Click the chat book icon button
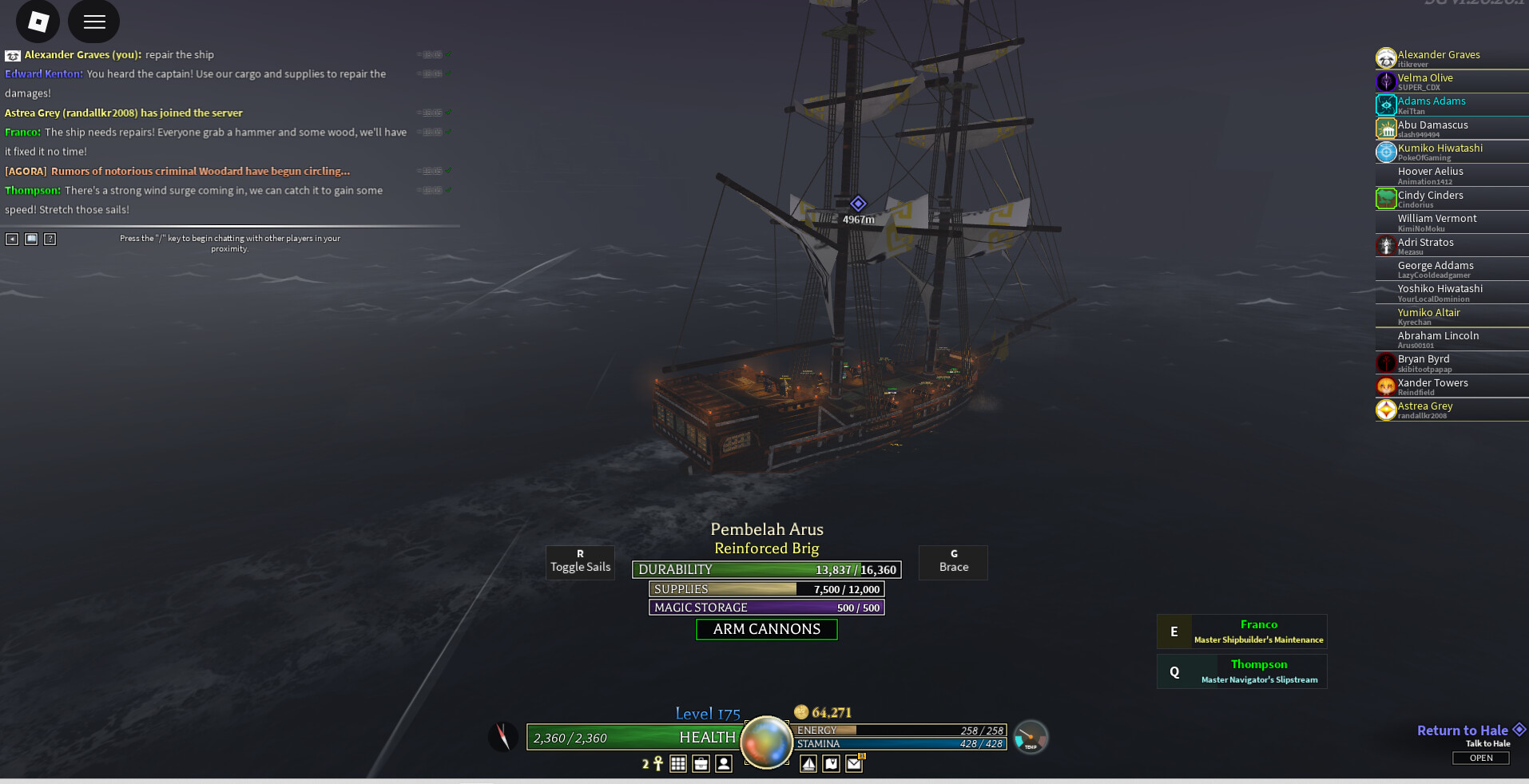Image resolution: width=1529 pixels, height=784 pixels. 31,239
